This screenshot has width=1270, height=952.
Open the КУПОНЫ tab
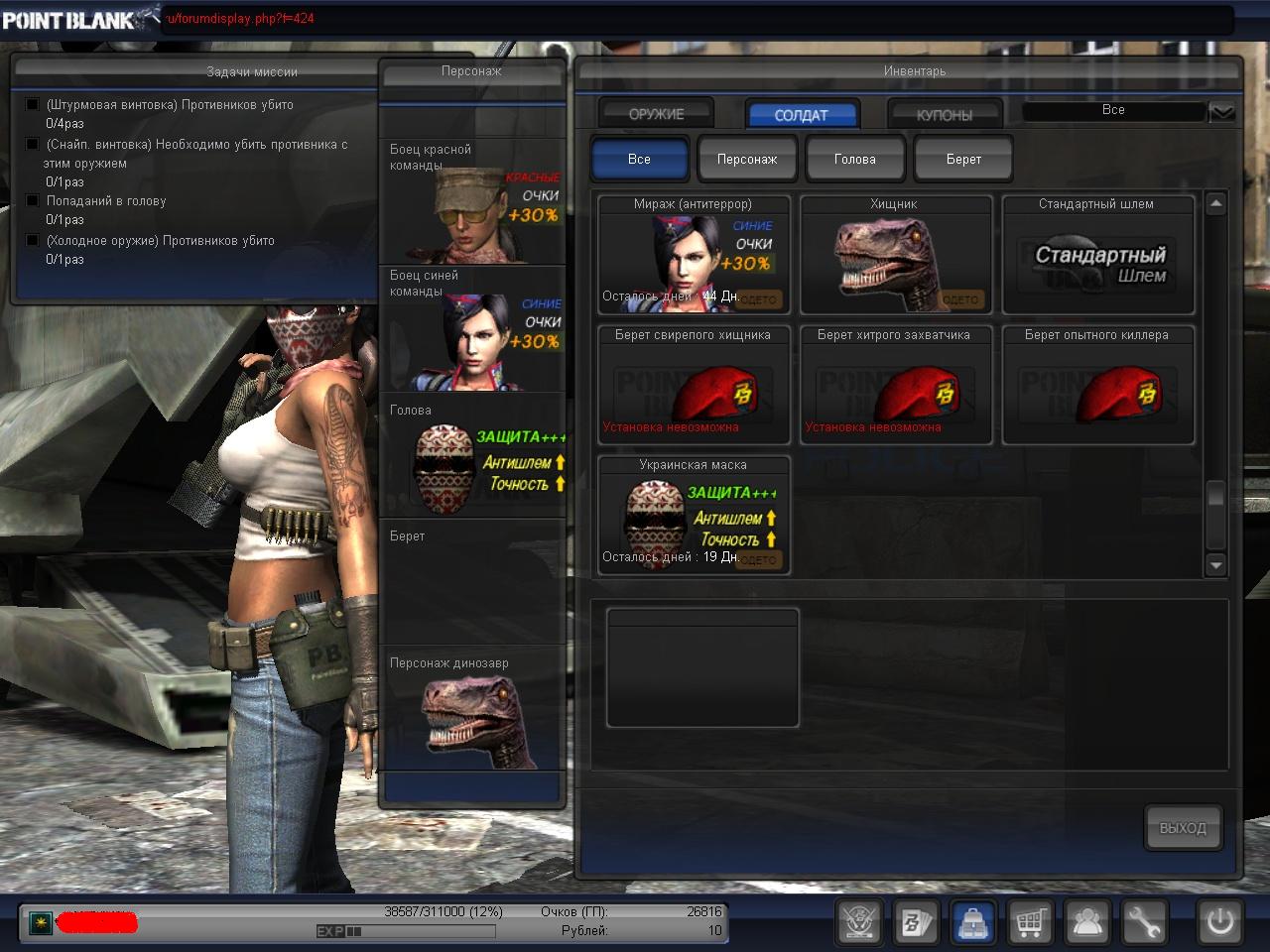click(944, 115)
